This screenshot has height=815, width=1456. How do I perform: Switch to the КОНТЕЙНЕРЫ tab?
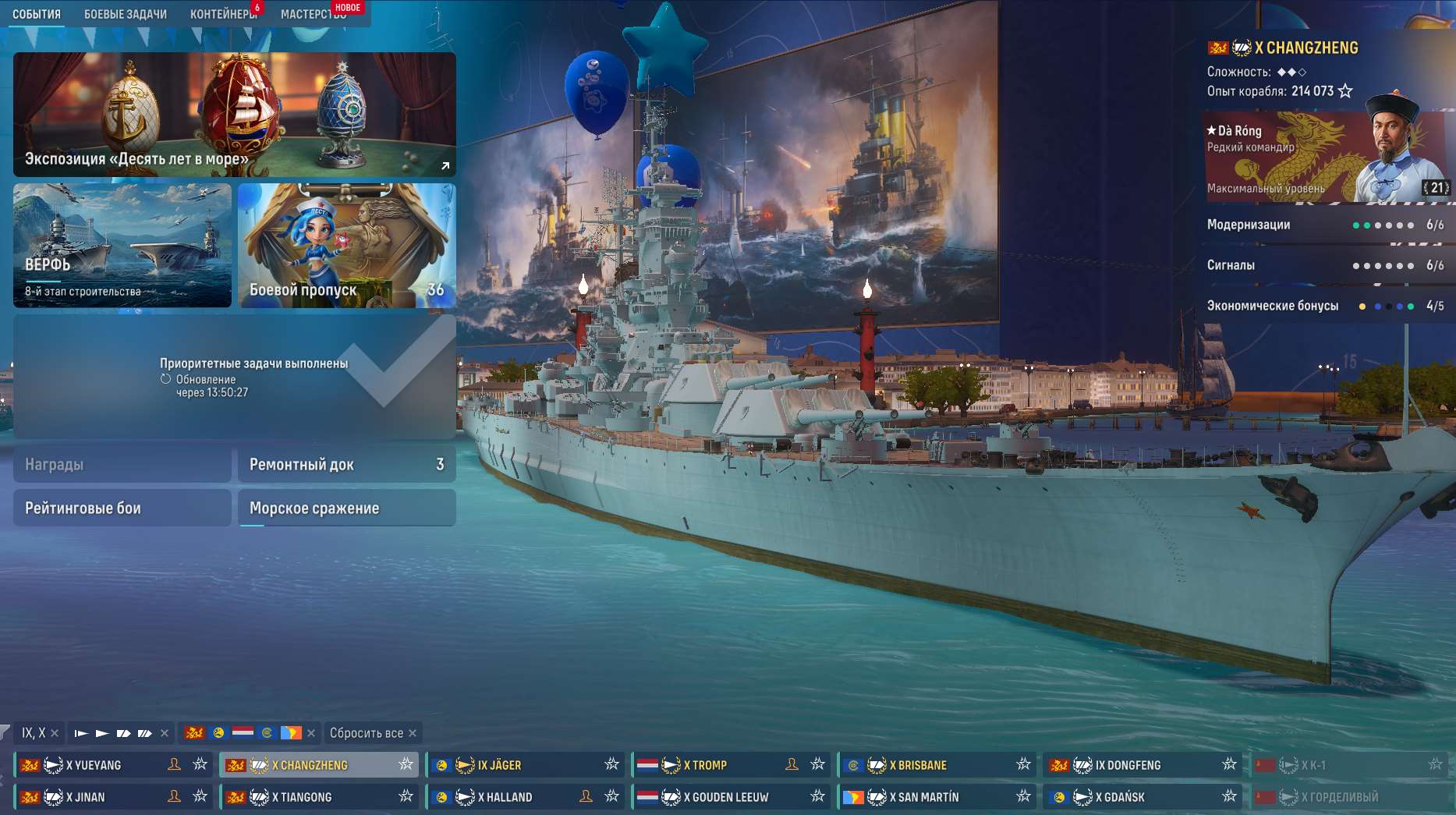pyautogui.click(x=222, y=12)
